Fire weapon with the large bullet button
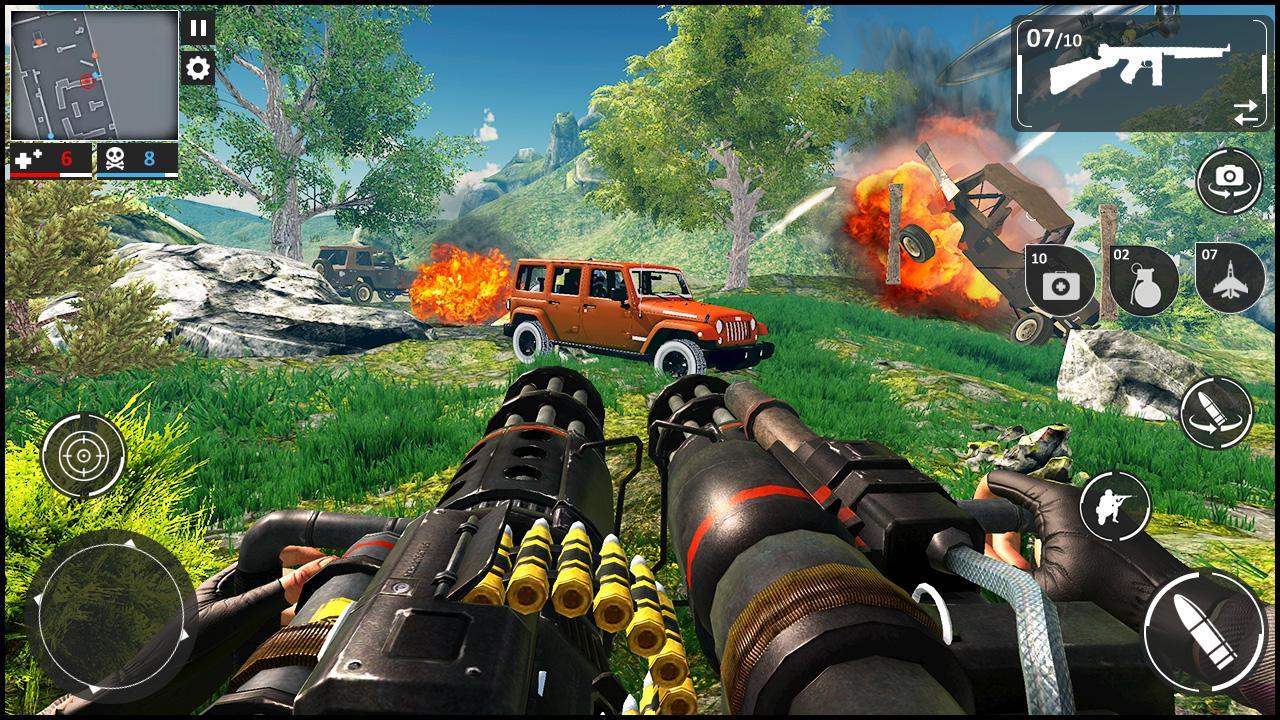The image size is (1280, 720). coord(1204,631)
